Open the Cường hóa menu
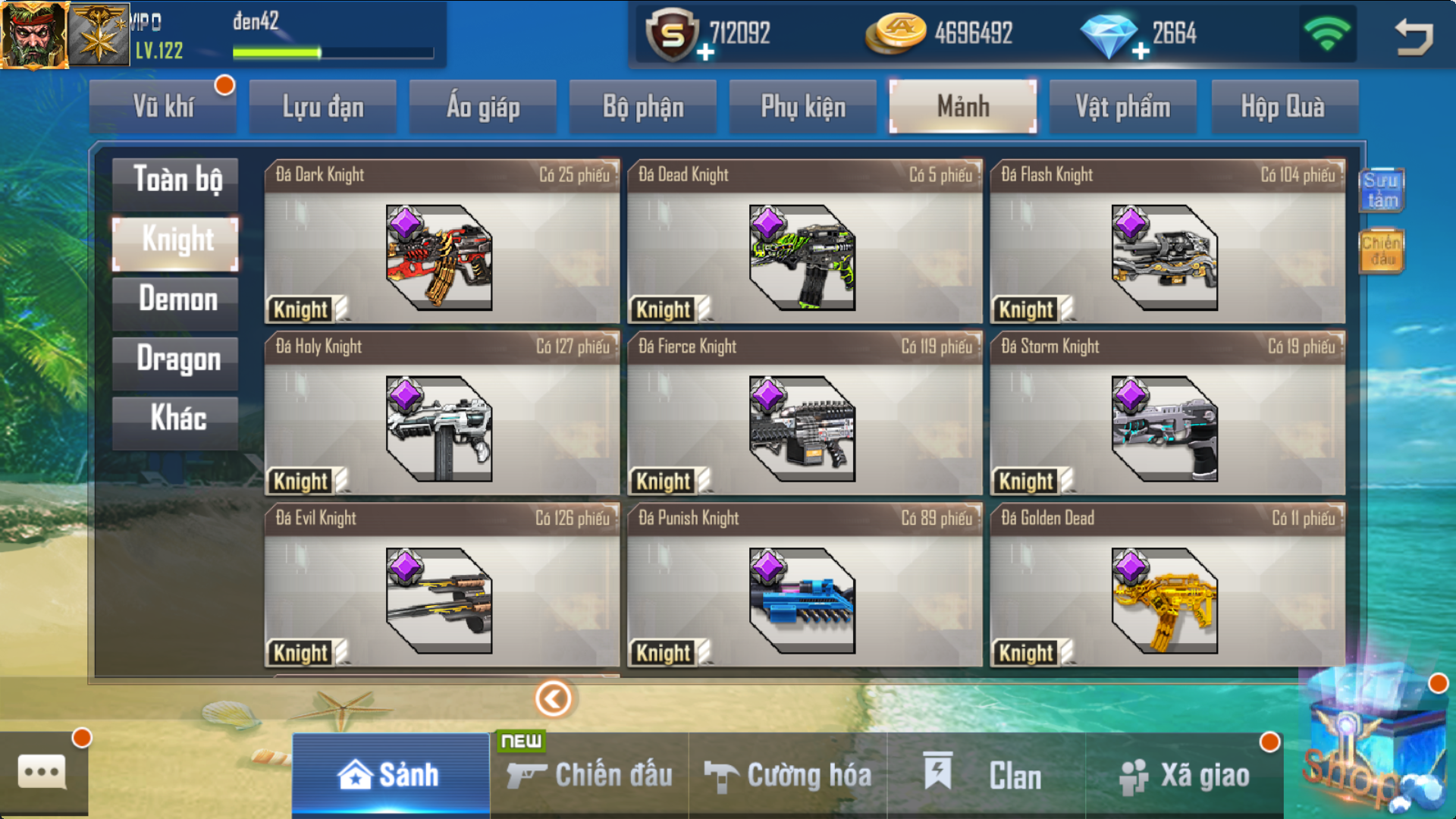 pos(788,775)
